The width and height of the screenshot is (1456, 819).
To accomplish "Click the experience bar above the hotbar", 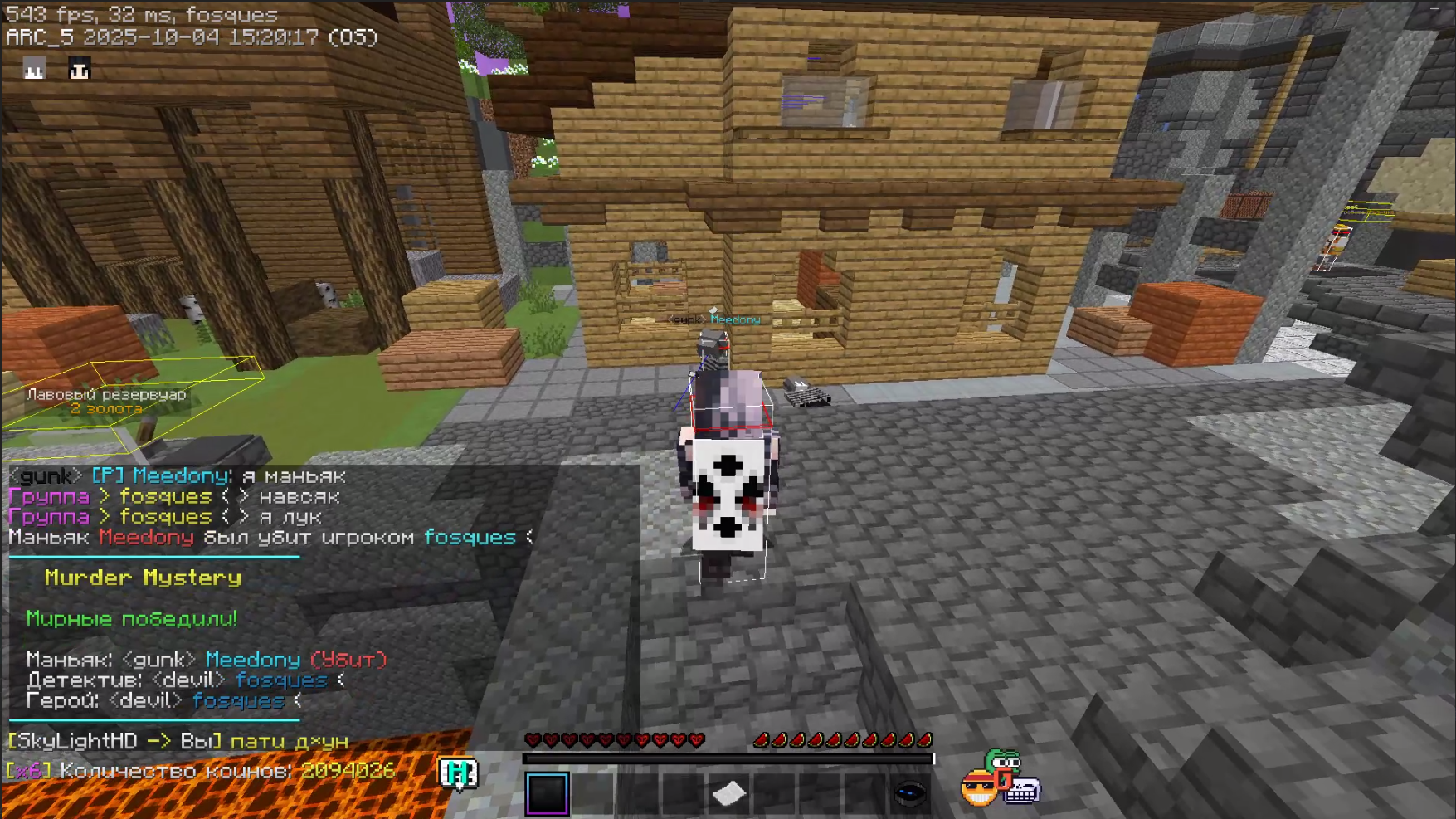I will click(x=728, y=756).
